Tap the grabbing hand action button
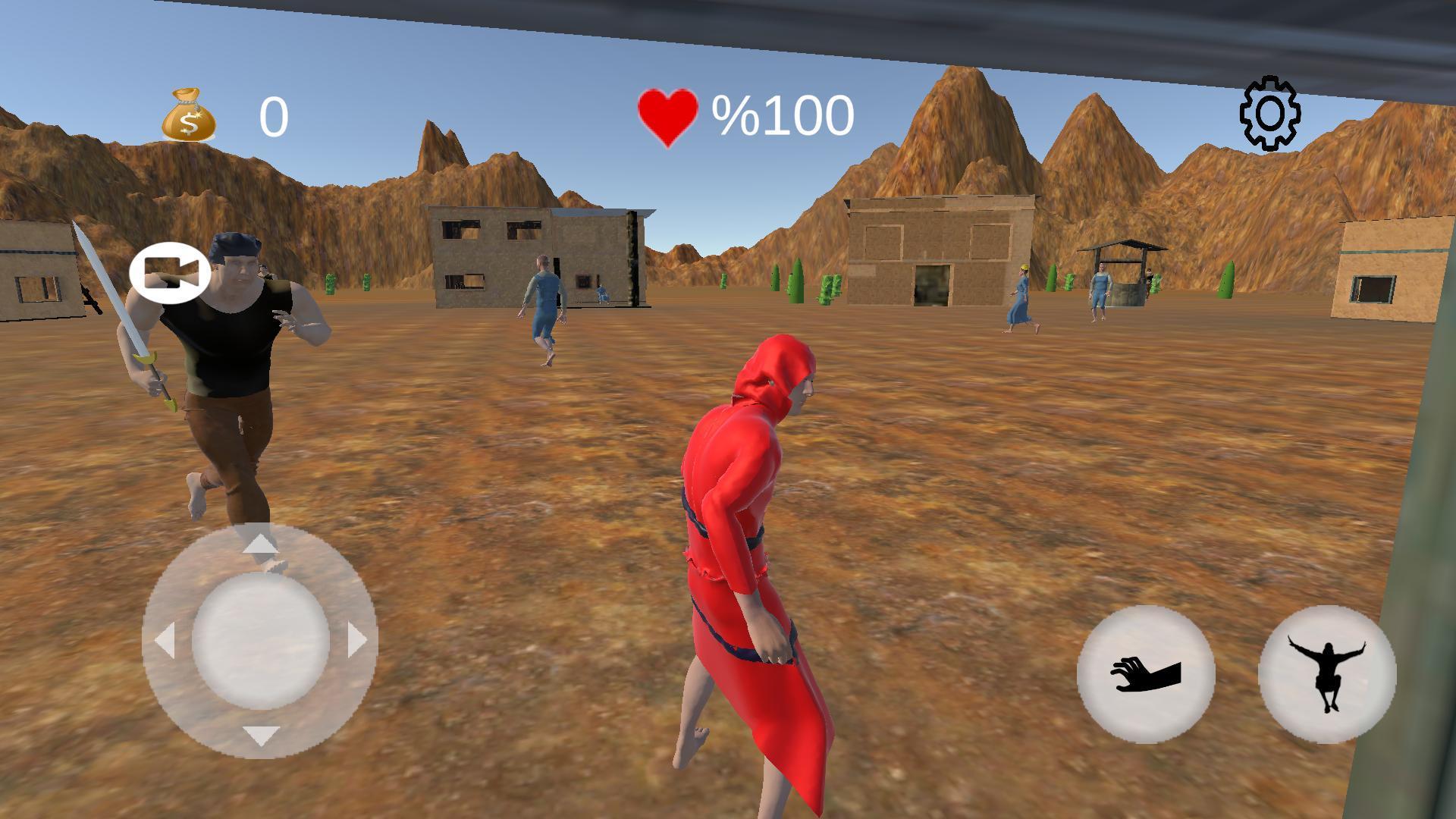Viewport: 1456px width, 819px height. (x=1146, y=674)
